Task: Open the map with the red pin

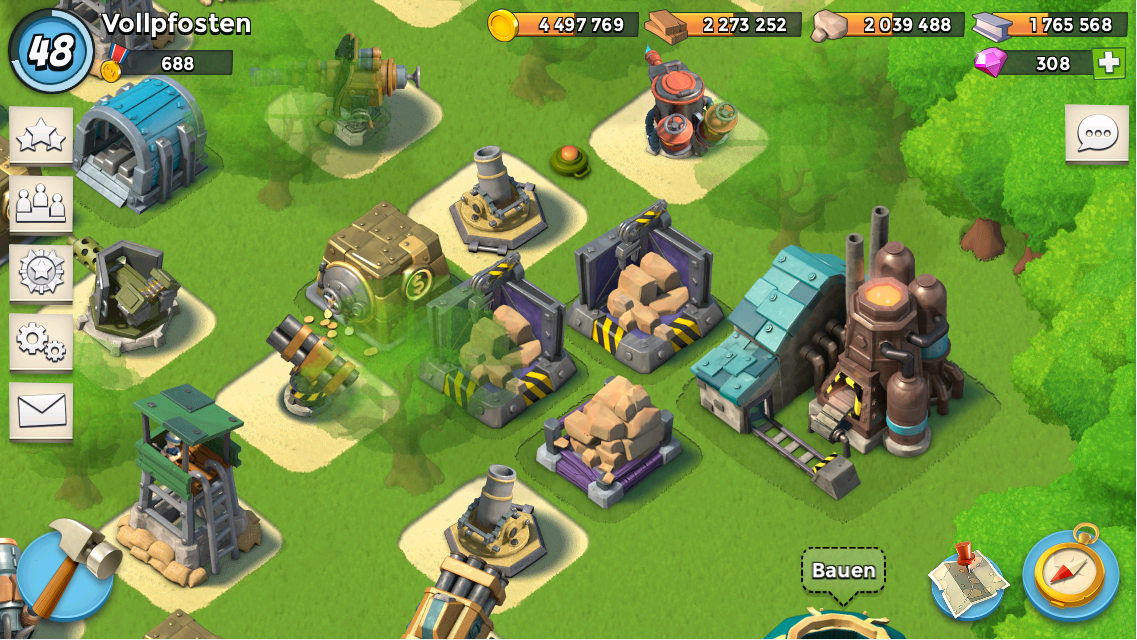Action: coord(967,578)
